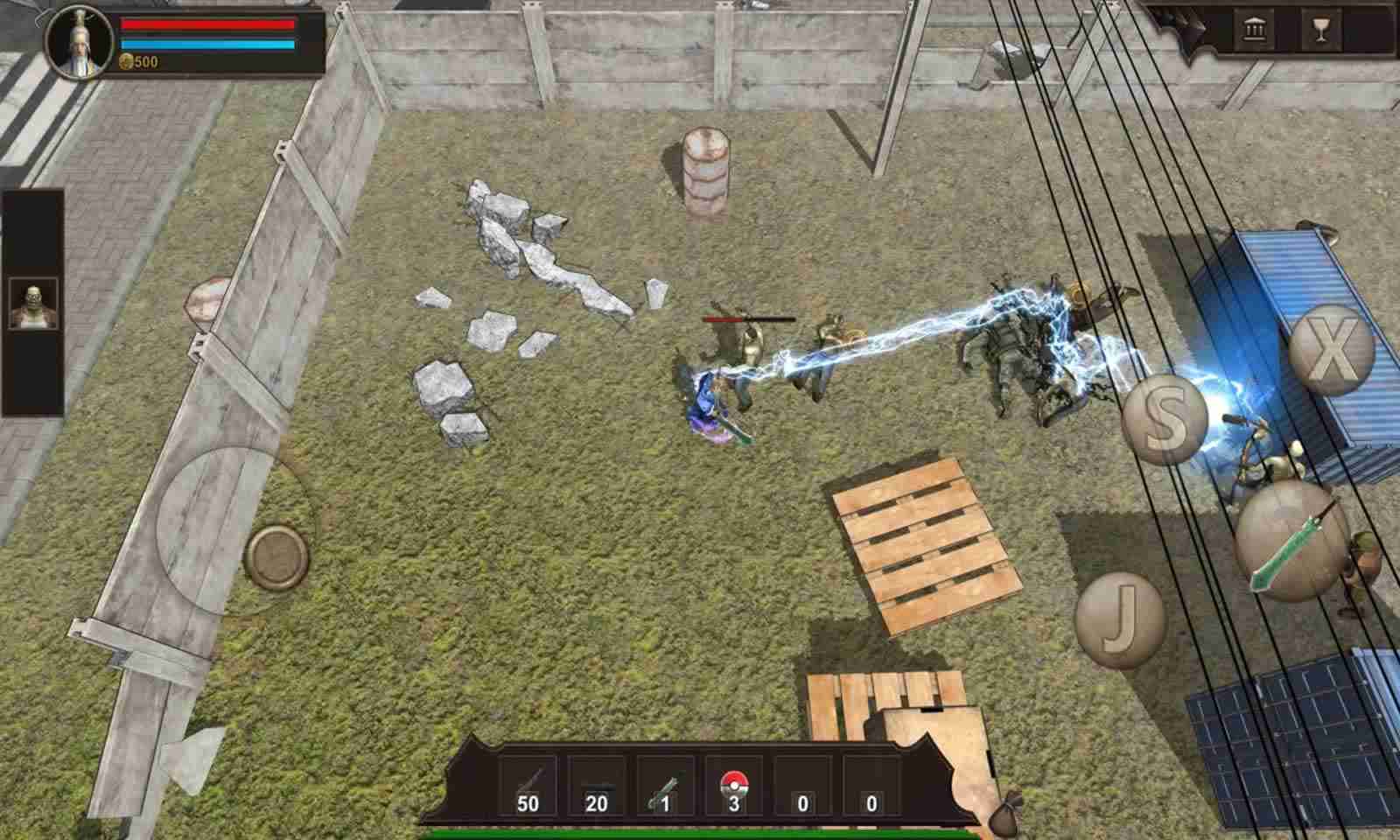
Task: Click the red health bar at top left
Action: (x=208, y=24)
